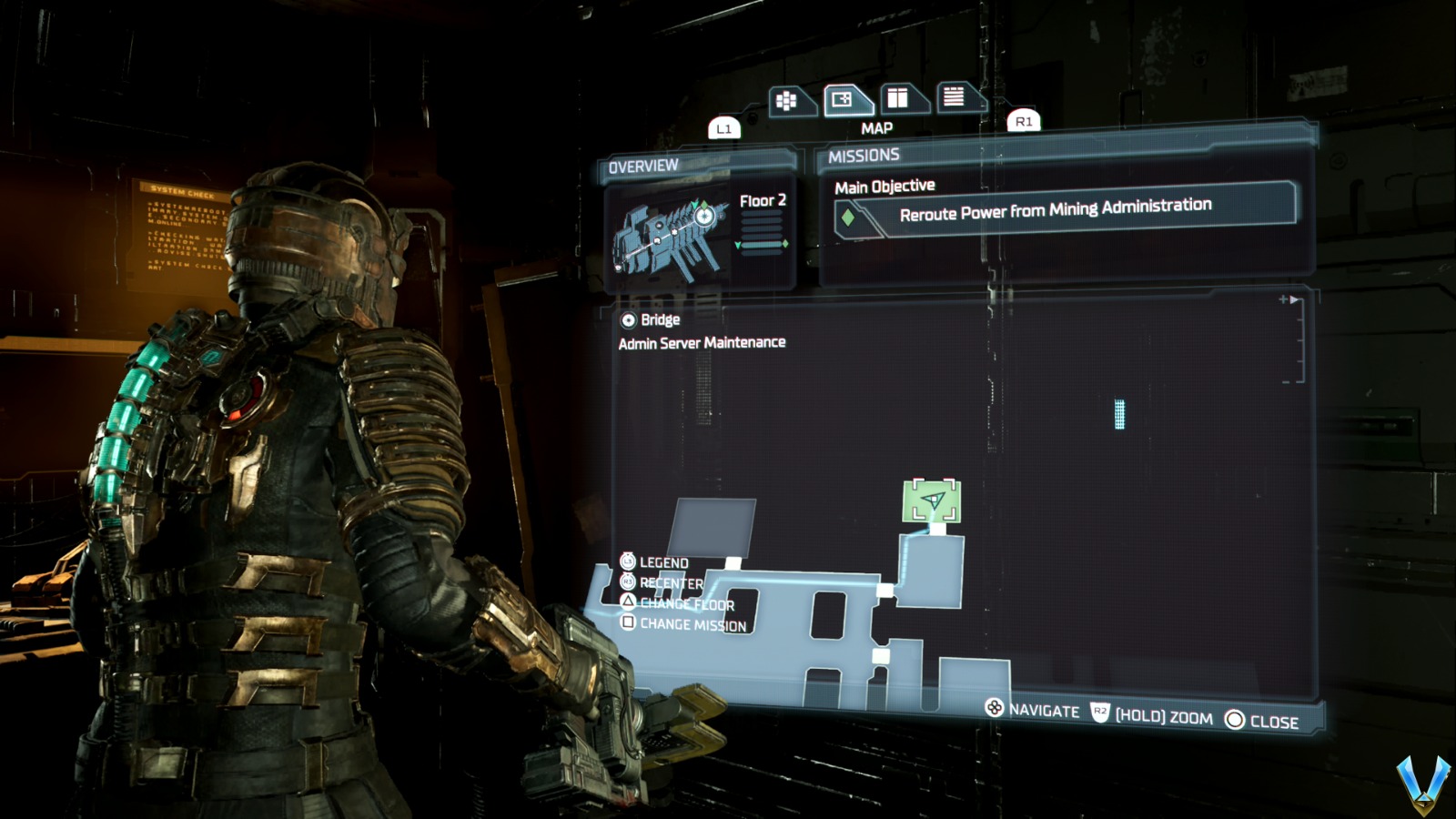Select the inventory grid icon
The image size is (1456, 819).
[x=788, y=100]
